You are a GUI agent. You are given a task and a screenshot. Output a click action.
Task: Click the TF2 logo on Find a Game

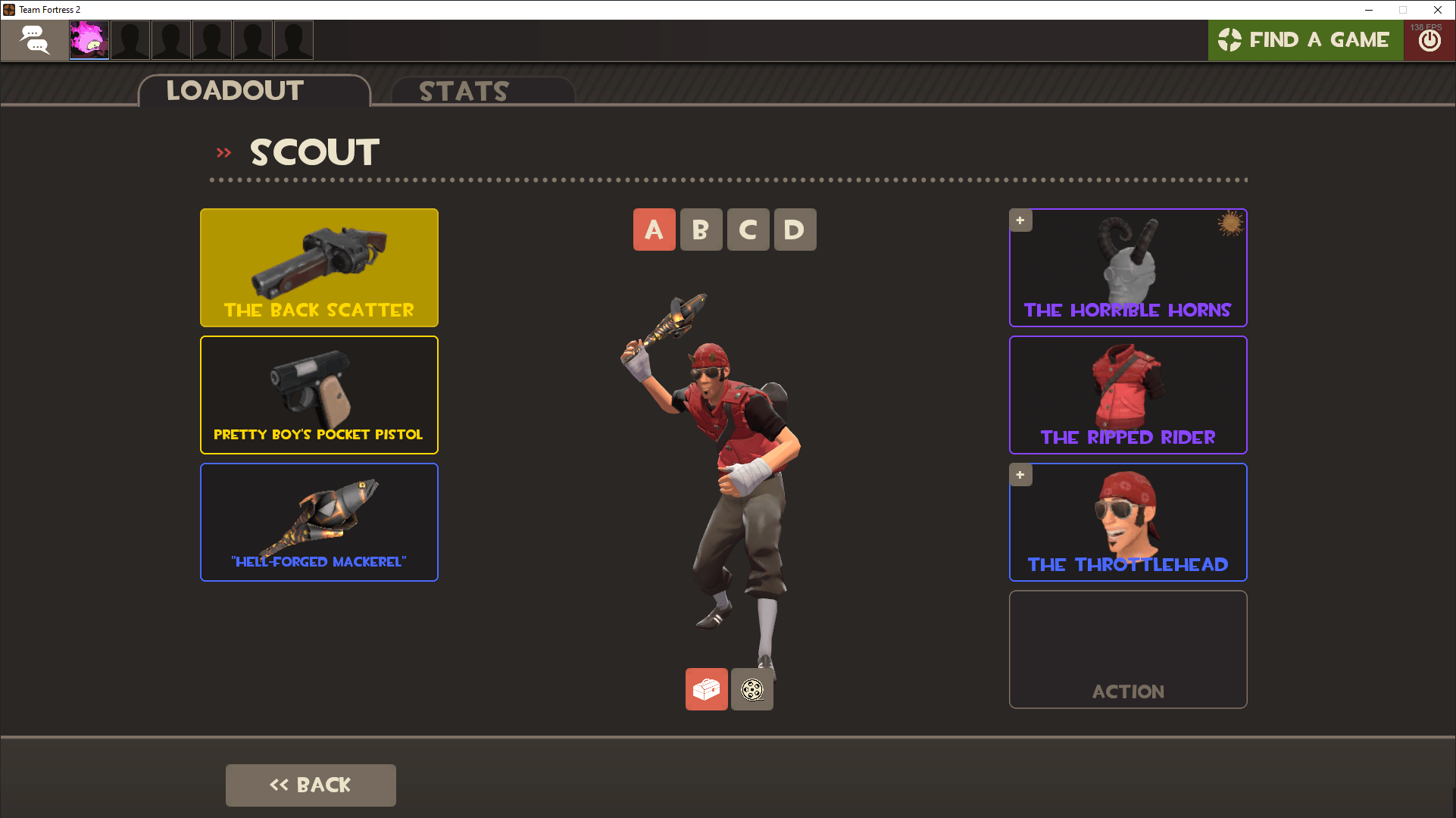point(1231,39)
